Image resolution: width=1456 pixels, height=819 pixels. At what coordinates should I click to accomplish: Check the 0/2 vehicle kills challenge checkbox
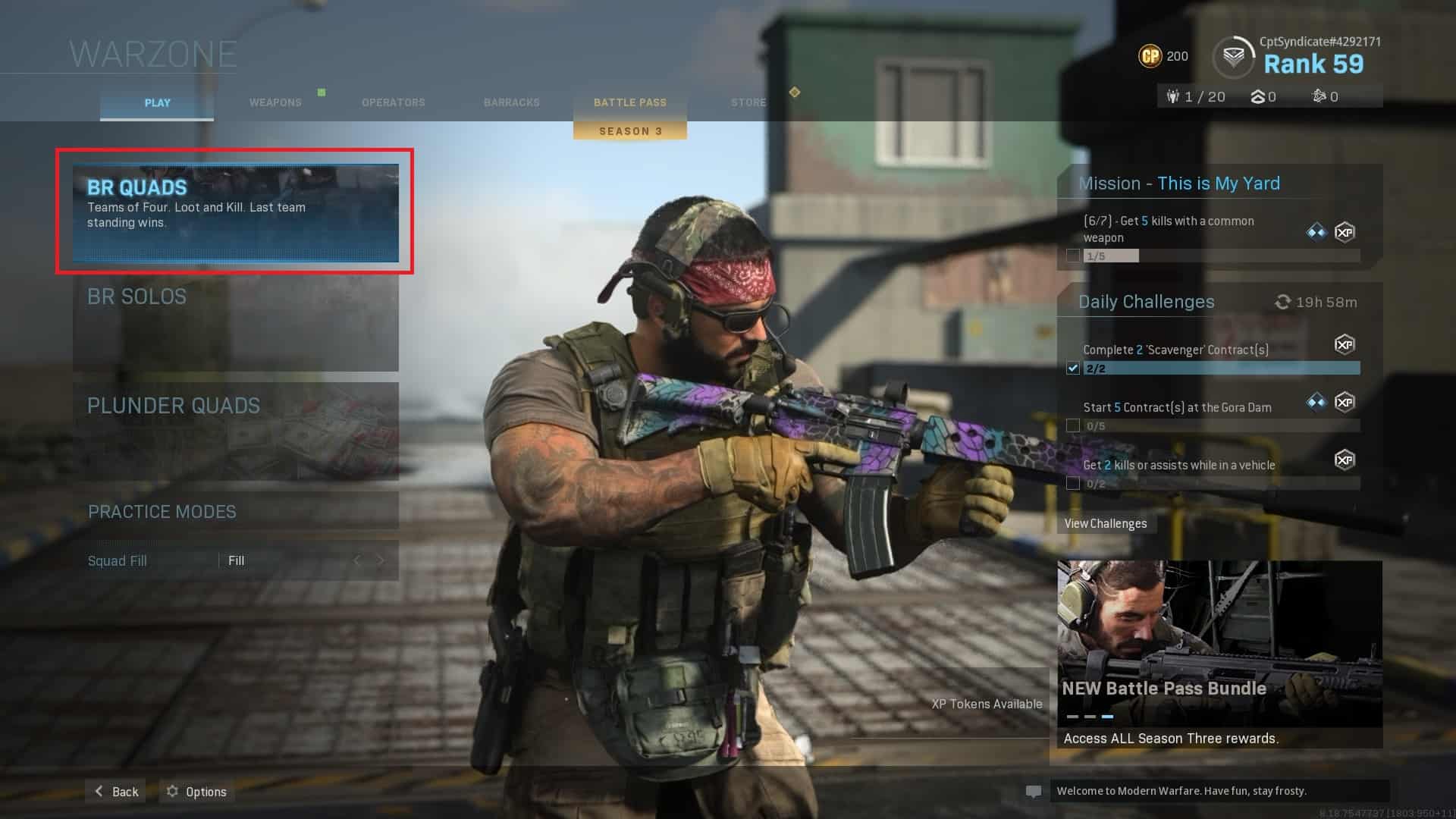tap(1073, 483)
